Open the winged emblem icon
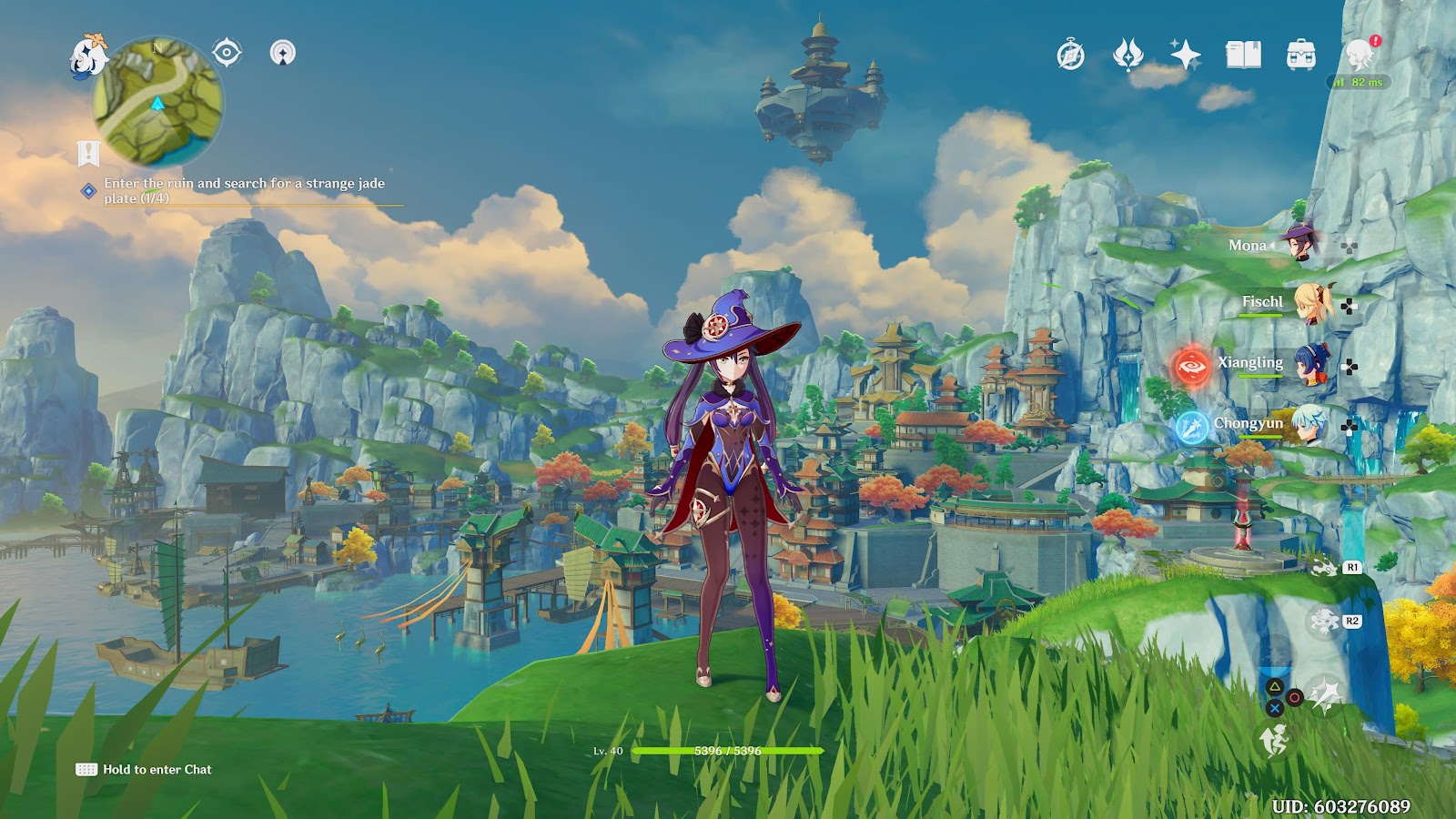Screen dimensions: 1456x819 (1127, 56)
